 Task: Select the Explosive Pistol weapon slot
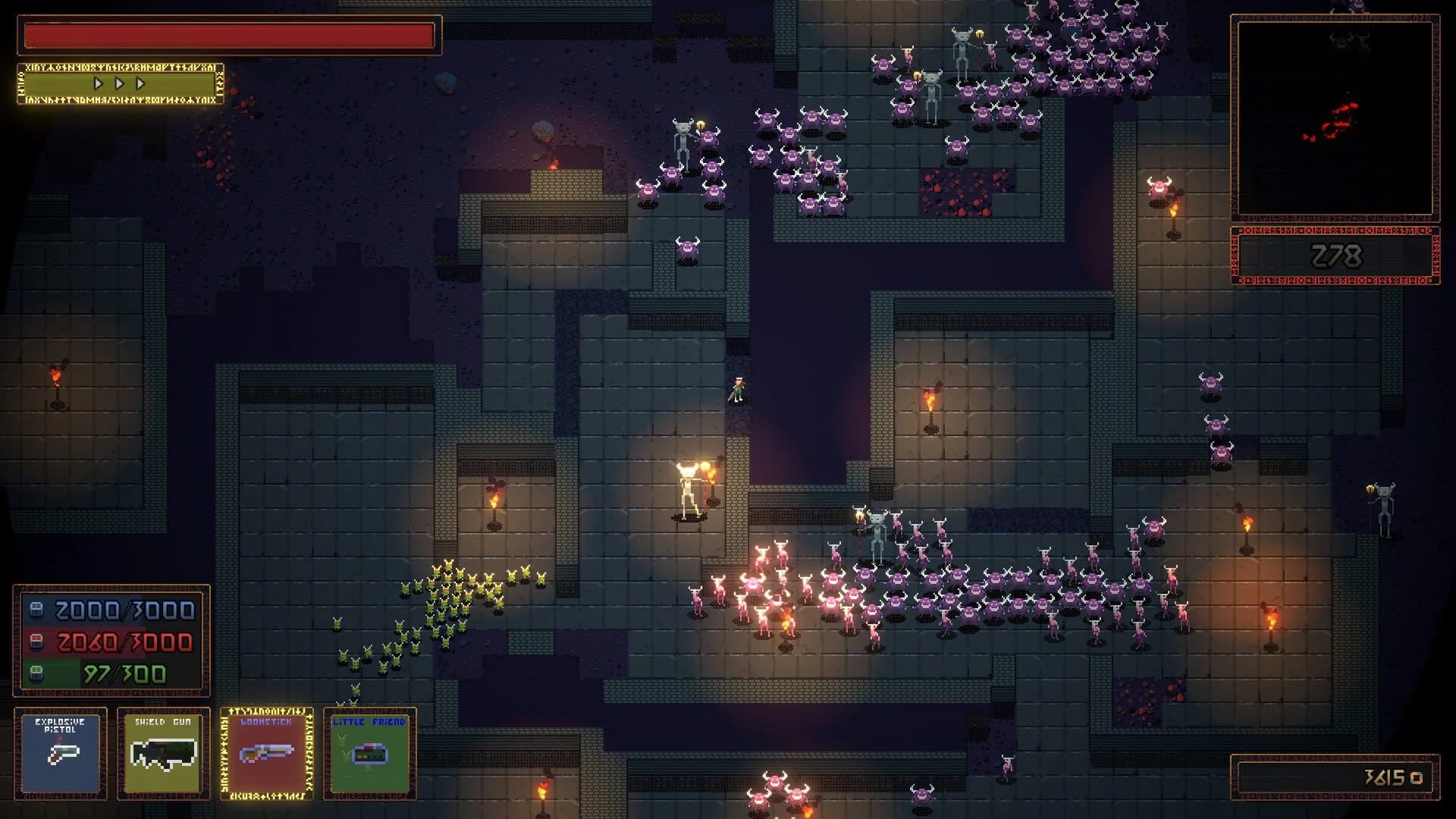click(x=61, y=752)
